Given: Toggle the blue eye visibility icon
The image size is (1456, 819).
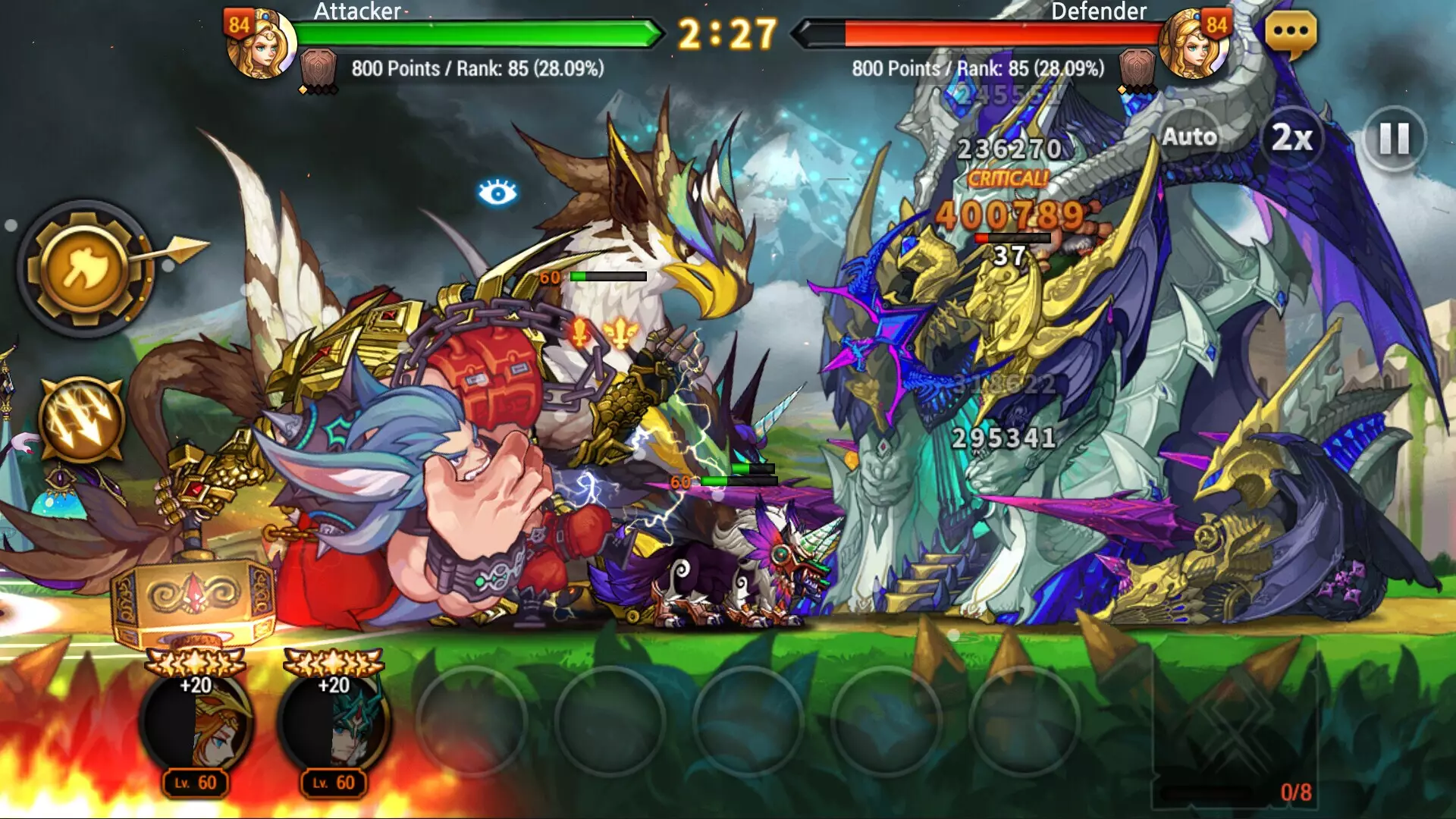Looking at the screenshot, I should pos(497,193).
